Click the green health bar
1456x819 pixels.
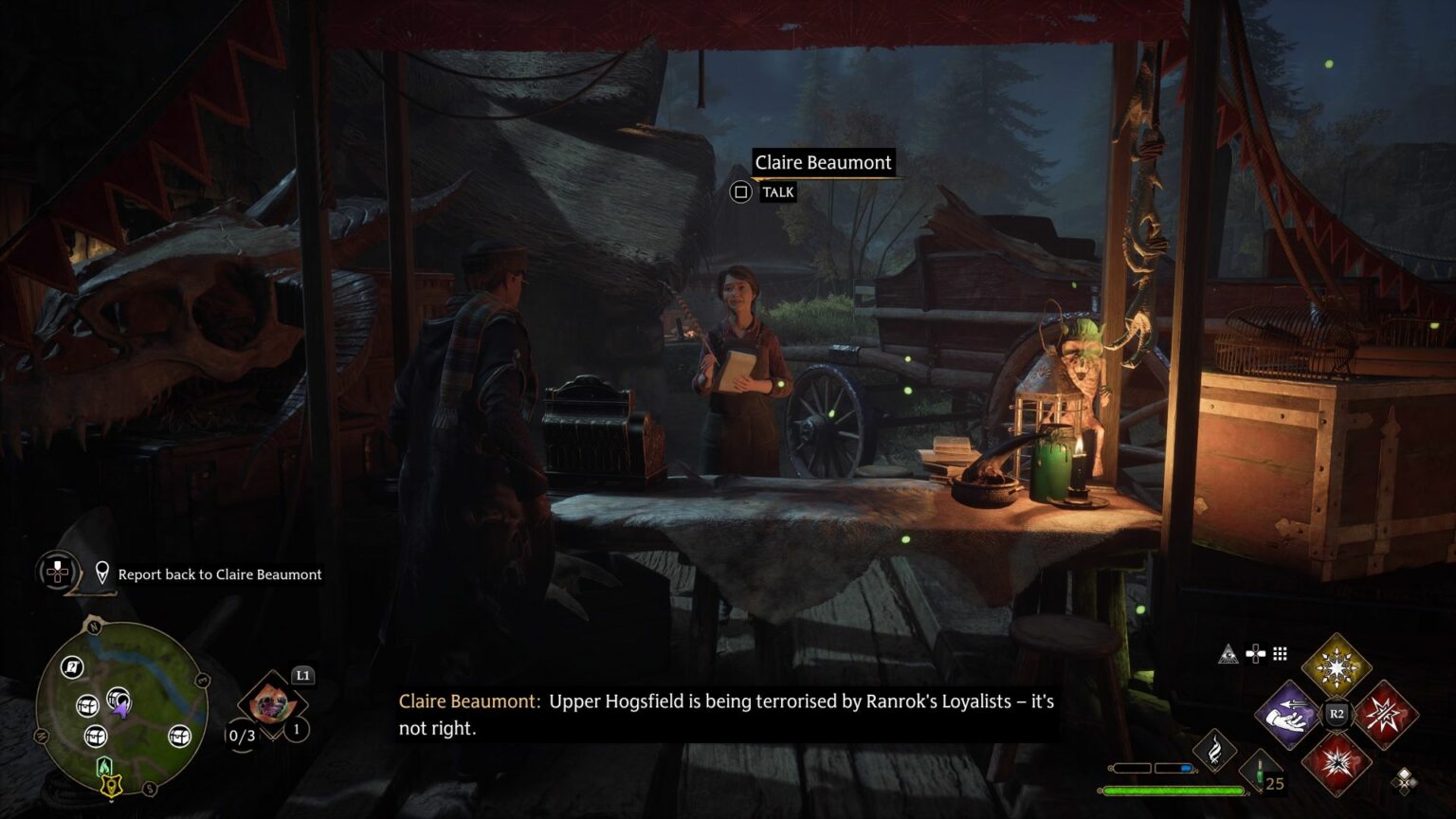[x=1174, y=790]
